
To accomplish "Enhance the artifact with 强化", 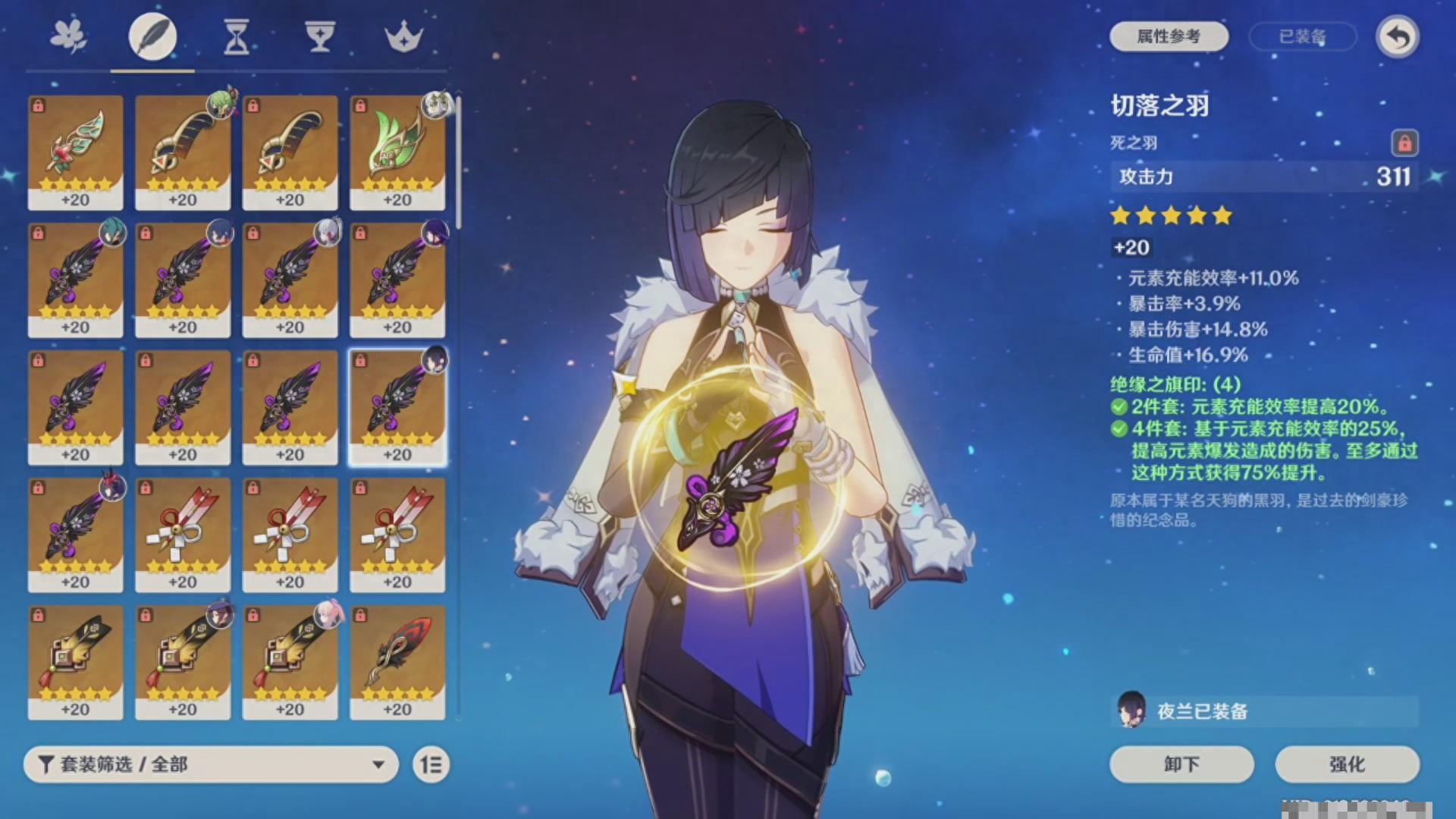I will (x=1347, y=764).
